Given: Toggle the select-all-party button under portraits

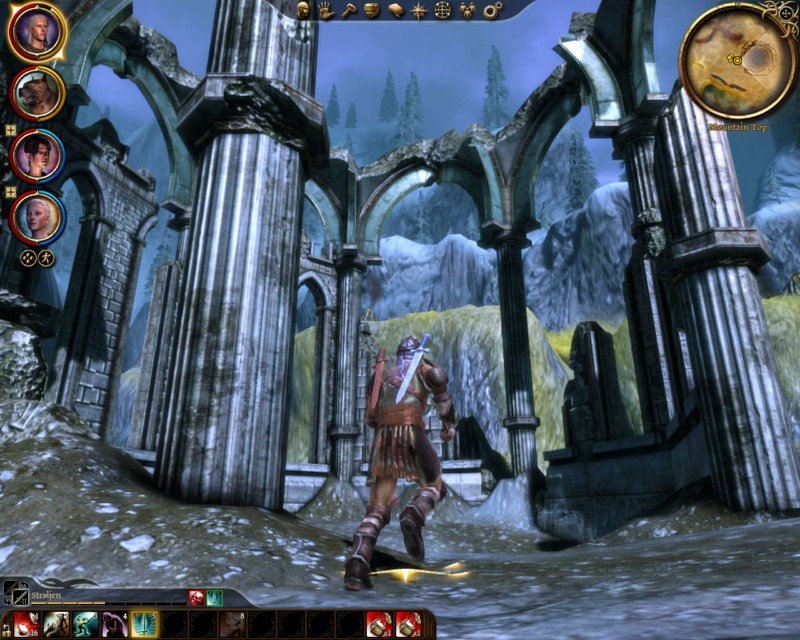Looking at the screenshot, I should pos(29,257).
